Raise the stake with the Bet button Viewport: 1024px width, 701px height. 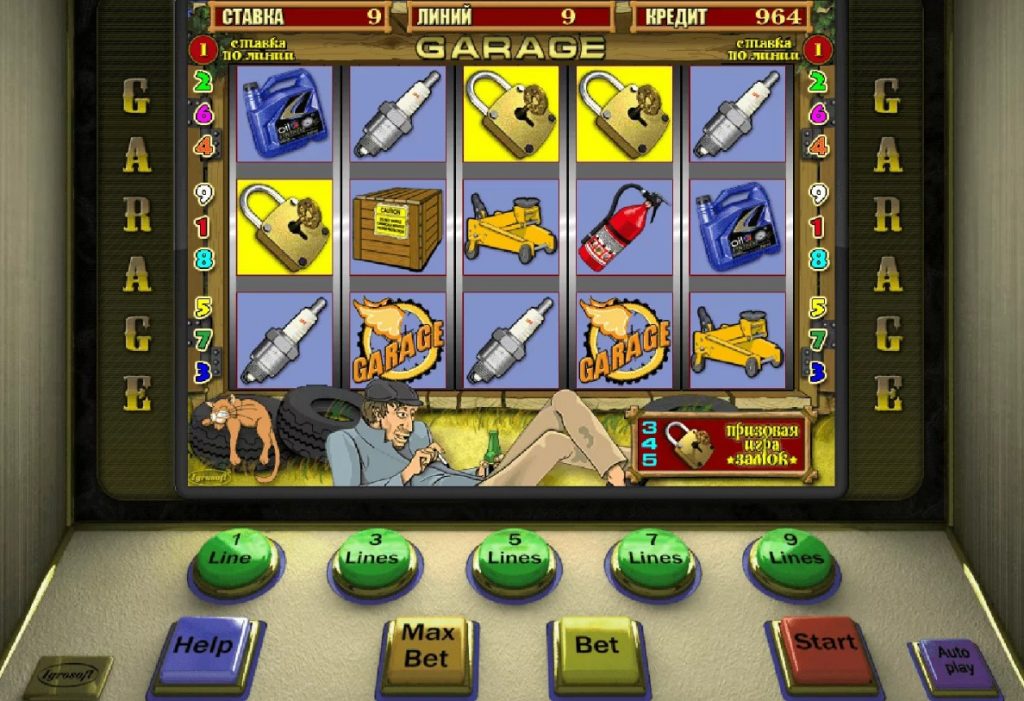(x=597, y=646)
